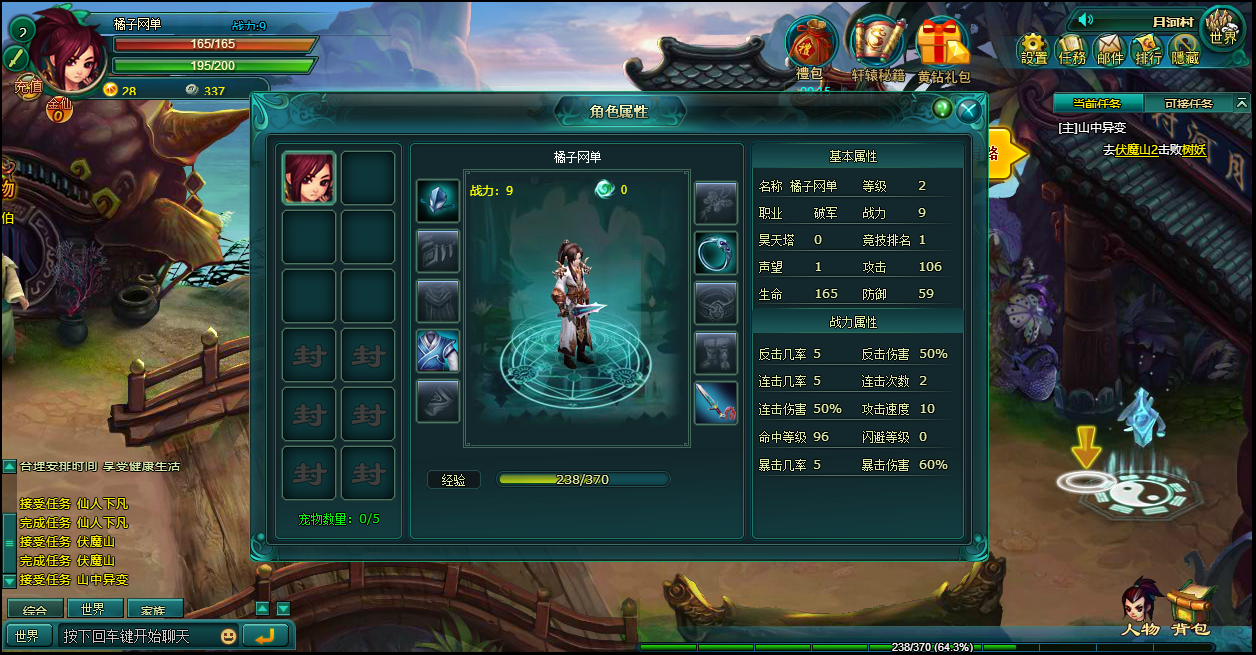1256x655 pixels.
Task: Open the 背包 backpack button
Action: click(1190, 610)
